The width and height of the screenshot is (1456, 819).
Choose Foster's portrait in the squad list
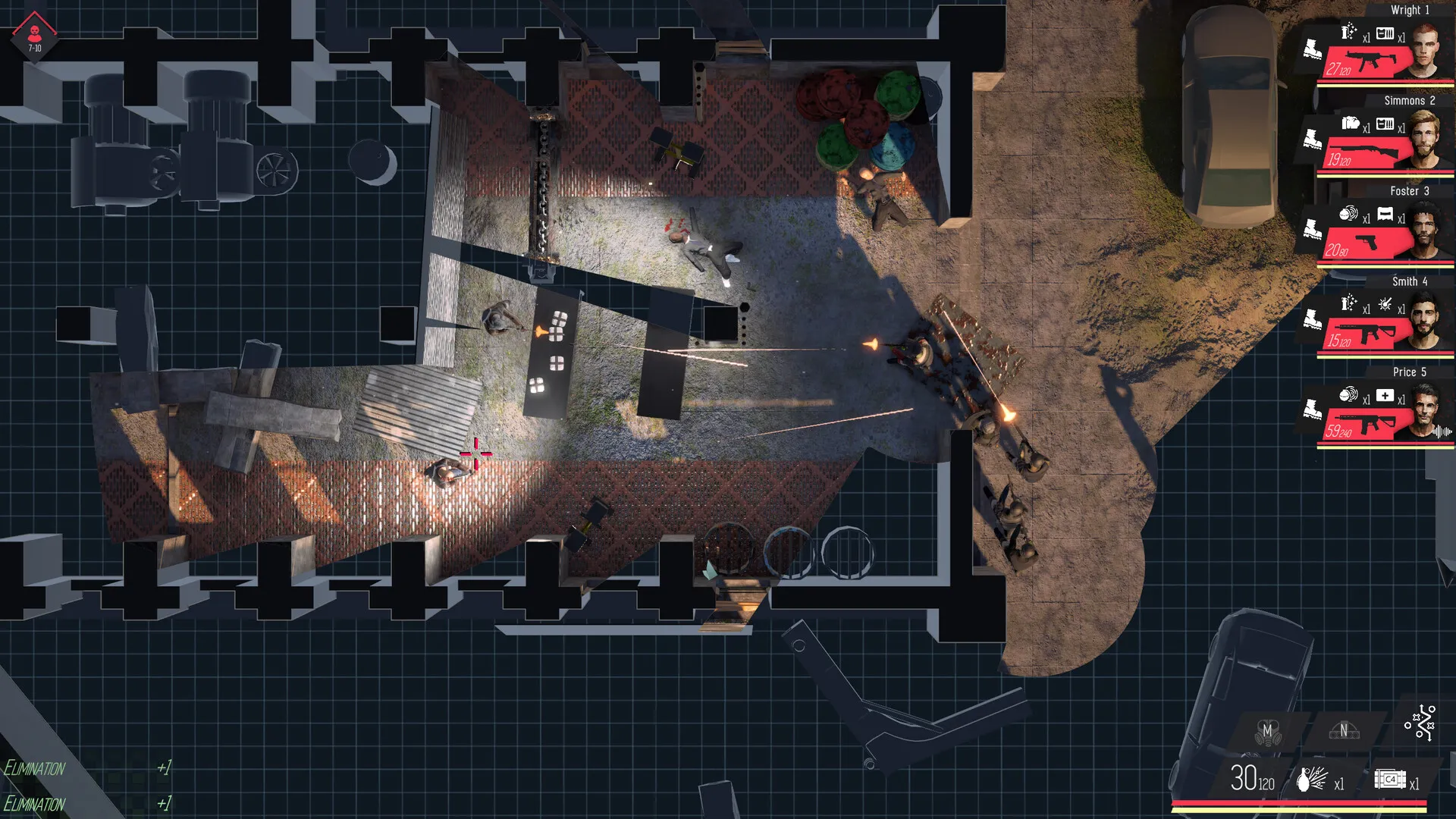pos(1426,232)
